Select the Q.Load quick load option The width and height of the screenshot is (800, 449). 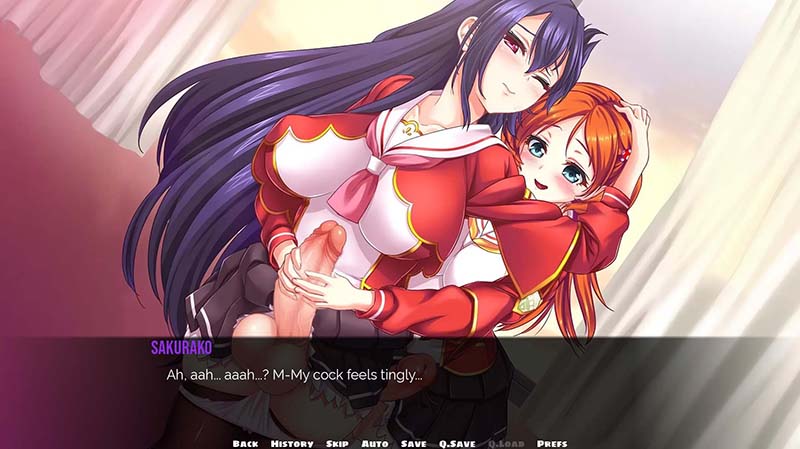point(504,443)
